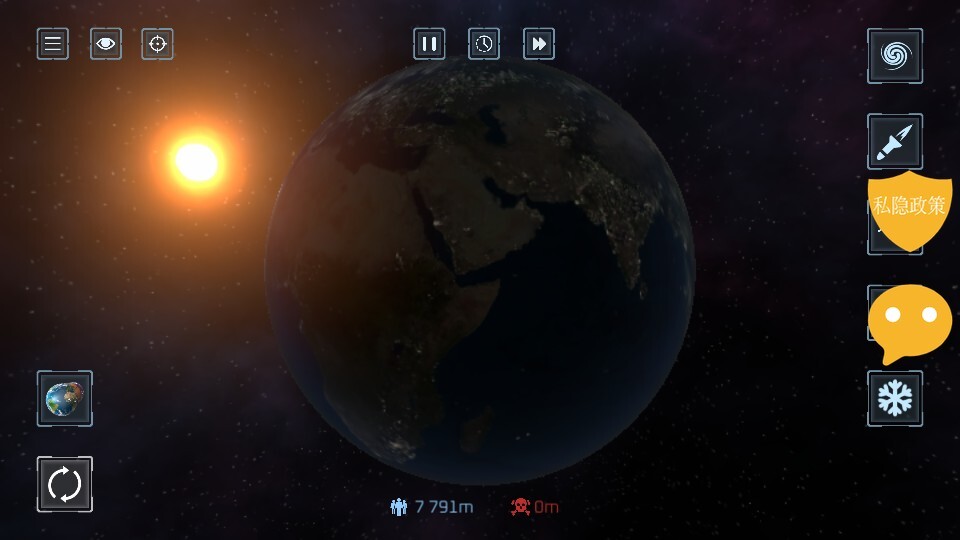The height and width of the screenshot is (540, 960).
Task: Open the hamburger menu
Action: [53, 44]
